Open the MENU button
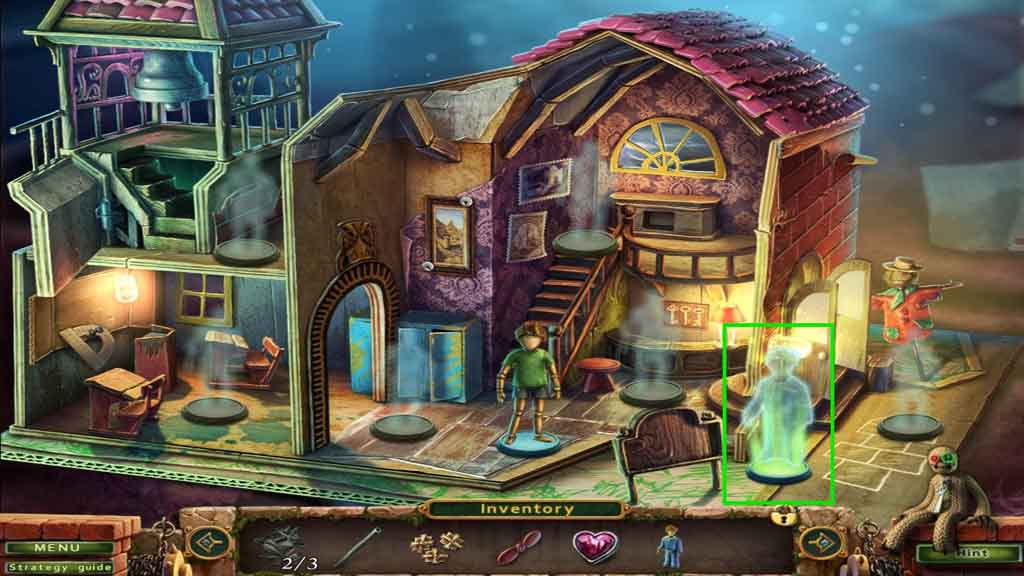This screenshot has width=1024, height=576. tap(56, 548)
